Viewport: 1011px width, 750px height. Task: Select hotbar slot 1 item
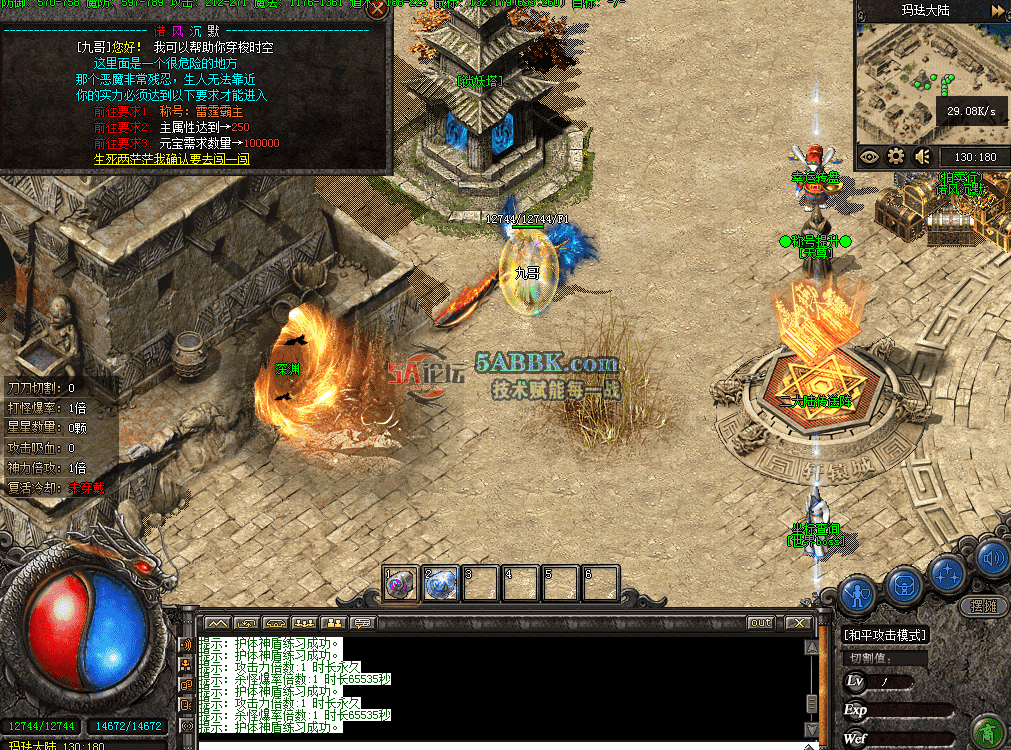click(x=400, y=583)
